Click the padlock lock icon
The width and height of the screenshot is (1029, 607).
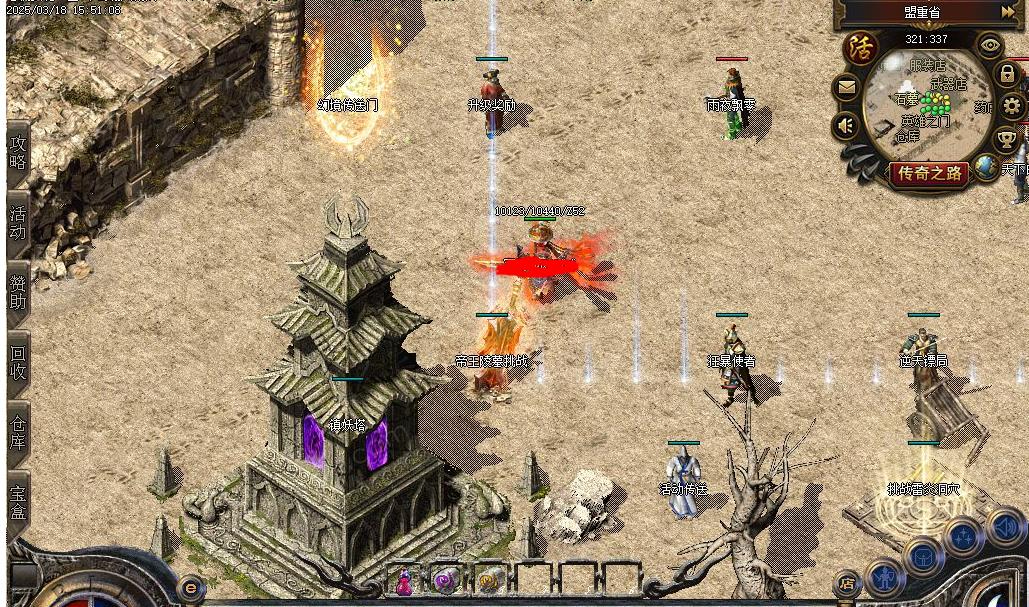click(x=1007, y=75)
